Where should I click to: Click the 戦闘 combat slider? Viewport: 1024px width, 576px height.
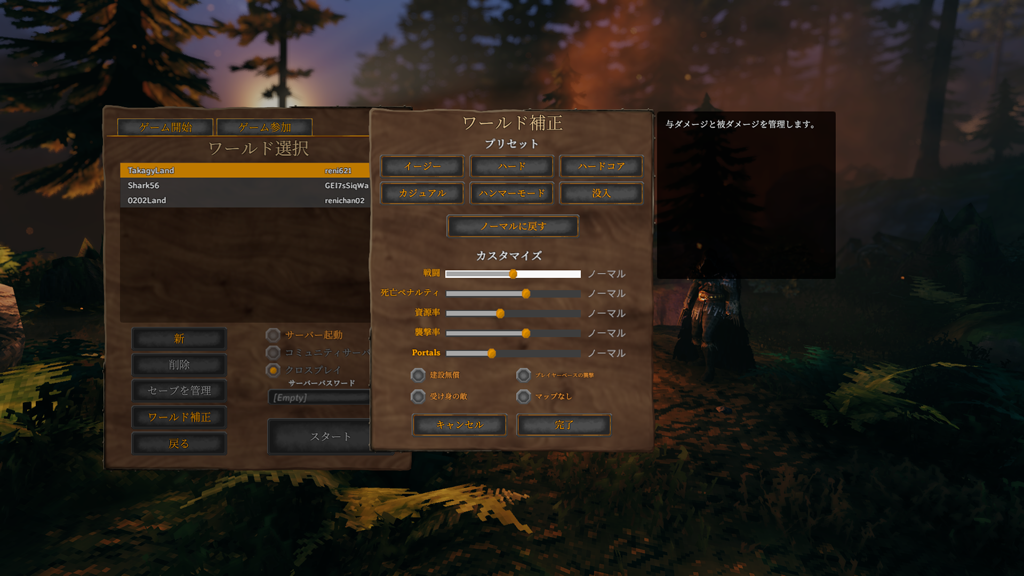pos(513,274)
